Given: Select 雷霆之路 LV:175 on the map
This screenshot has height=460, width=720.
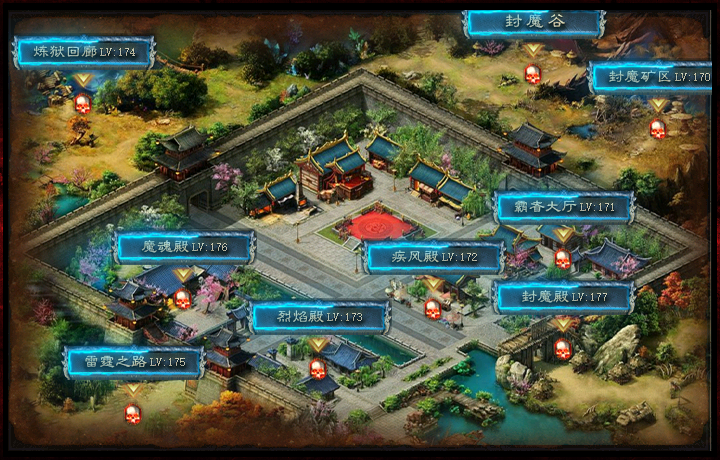Looking at the screenshot, I should click(x=134, y=362).
